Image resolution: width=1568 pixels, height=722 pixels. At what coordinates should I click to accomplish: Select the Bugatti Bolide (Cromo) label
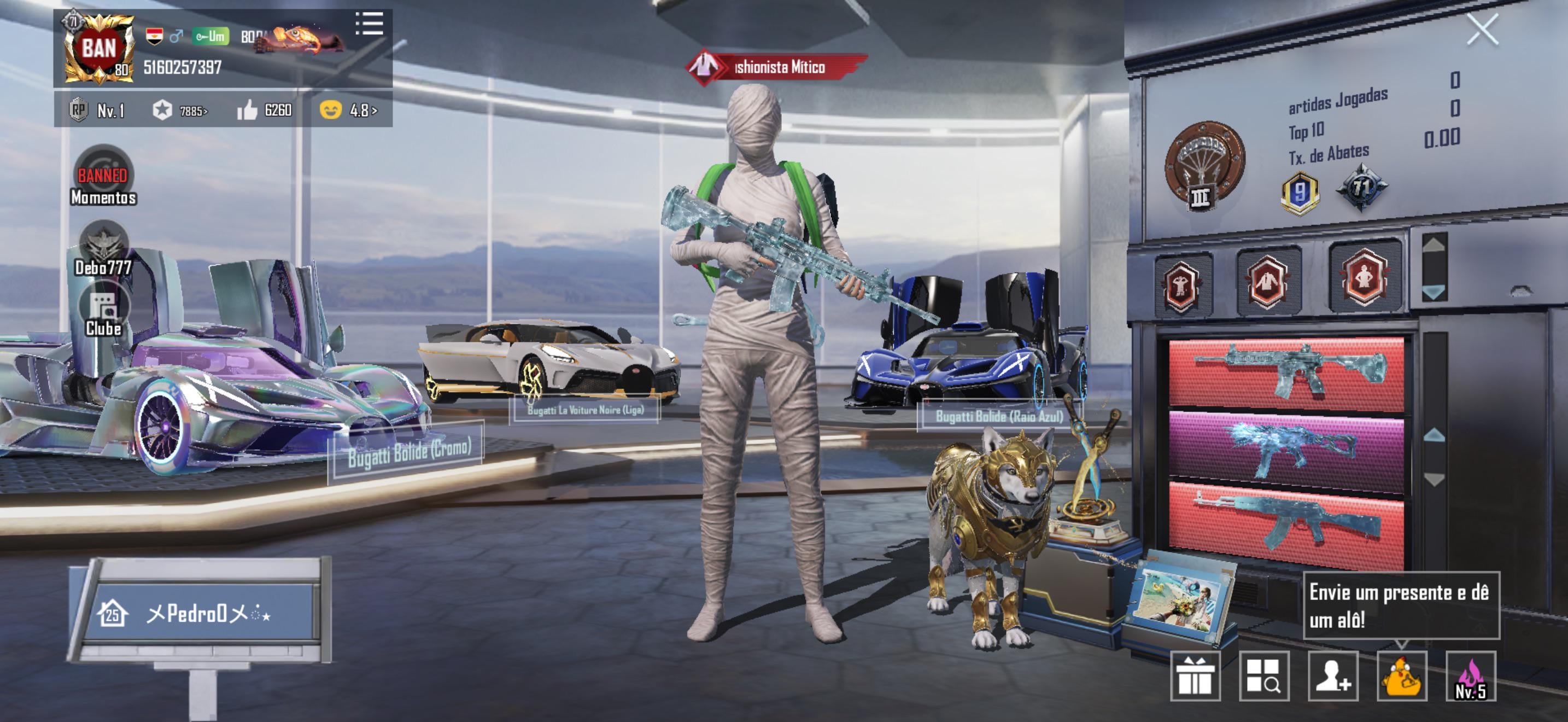pos(409,452)
